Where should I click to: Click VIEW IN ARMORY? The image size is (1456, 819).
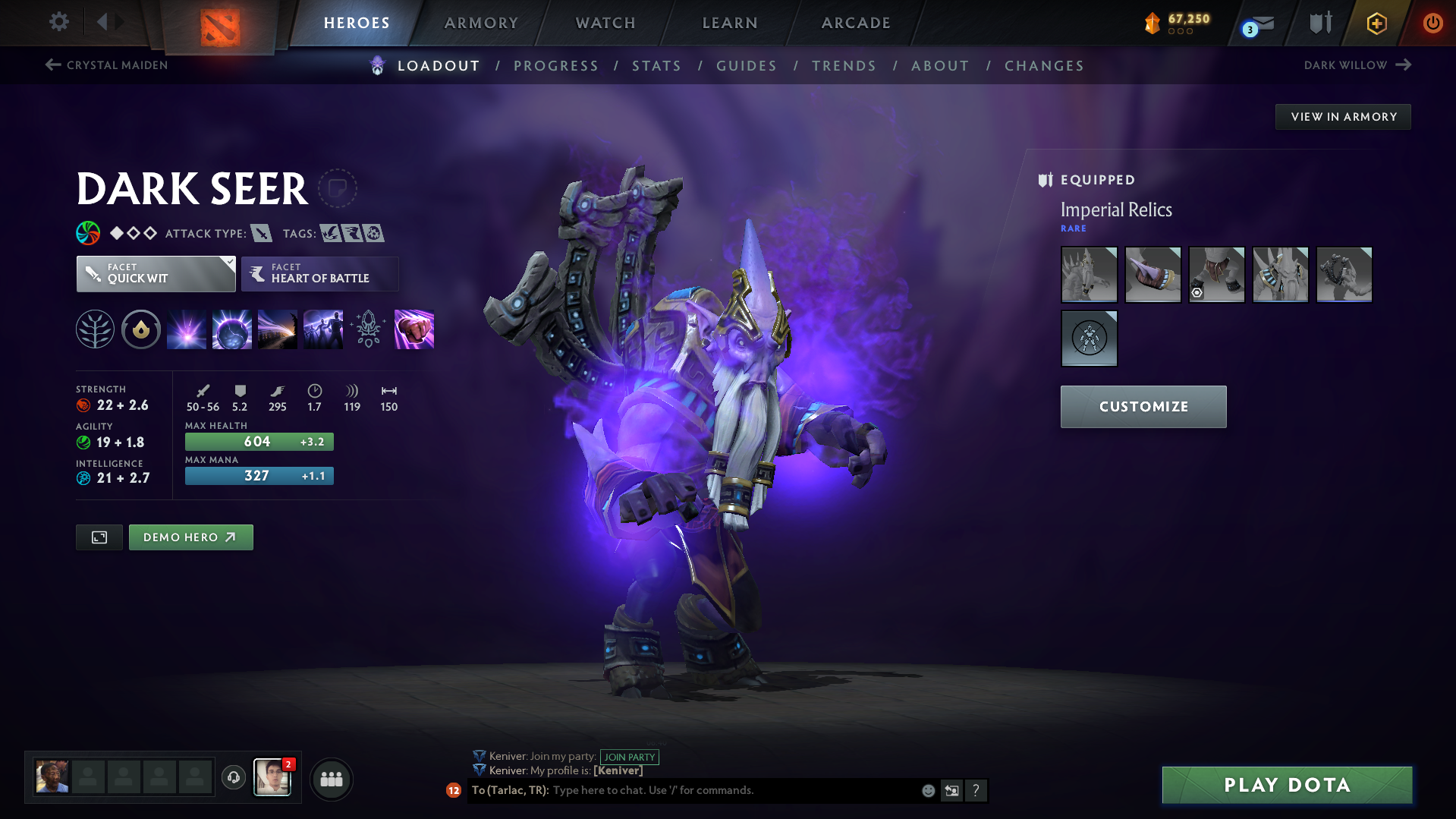pos(1343,116)
